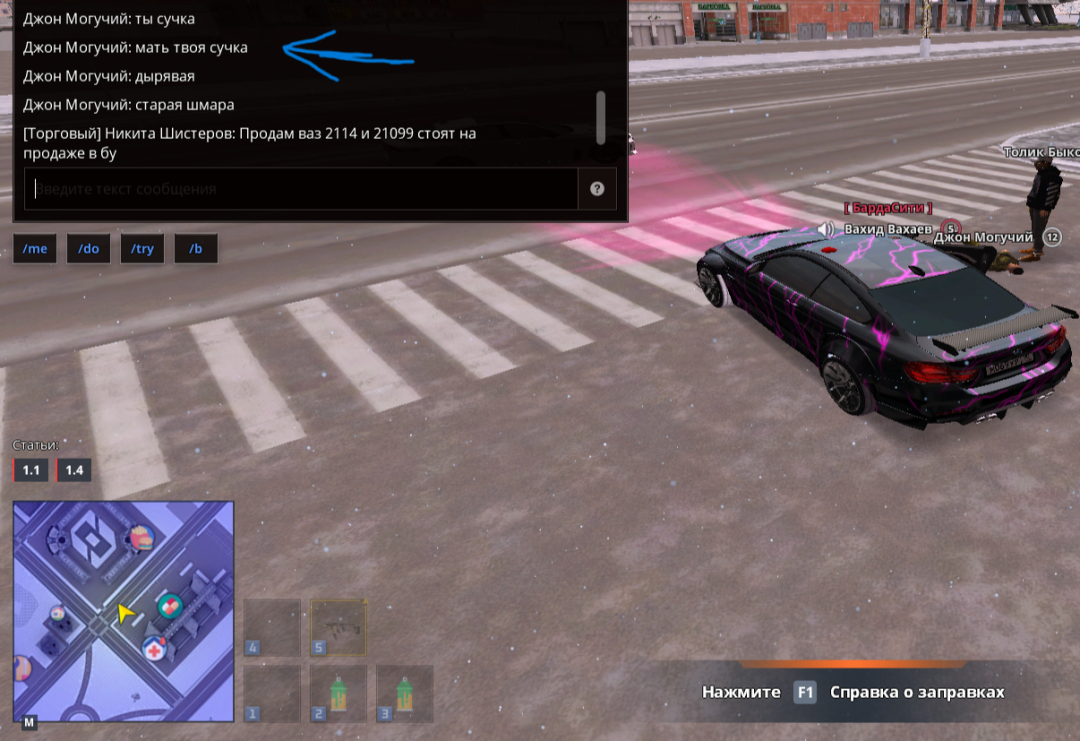This screenshot has width=1080, height=741.
Task: Select the spray can in slot 3
Action: point(404,694)
